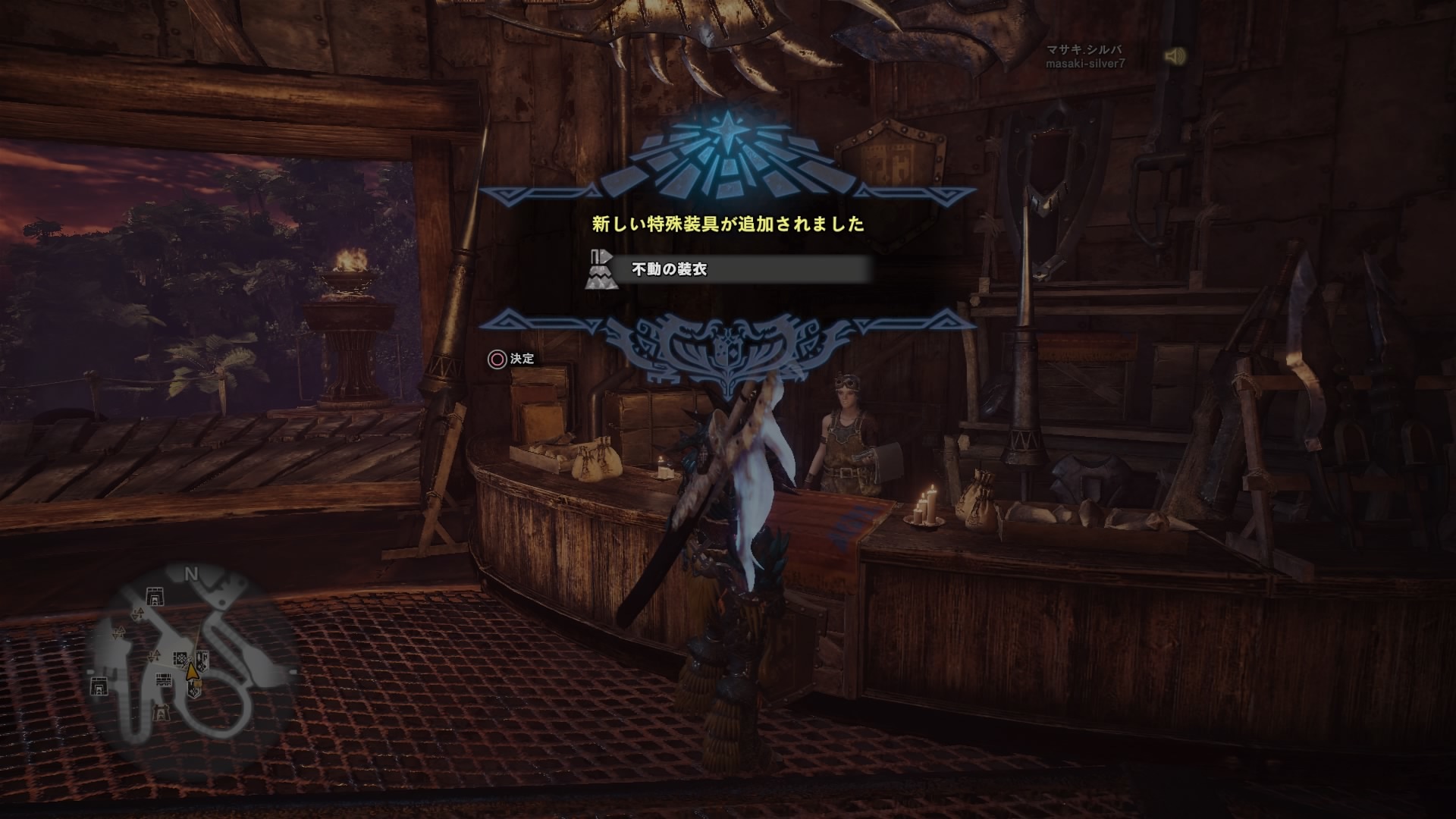The width and height of the screenshot is (1456, 819).
Task: Select the fortress icon below the player marker
Action: coord(194,689)
